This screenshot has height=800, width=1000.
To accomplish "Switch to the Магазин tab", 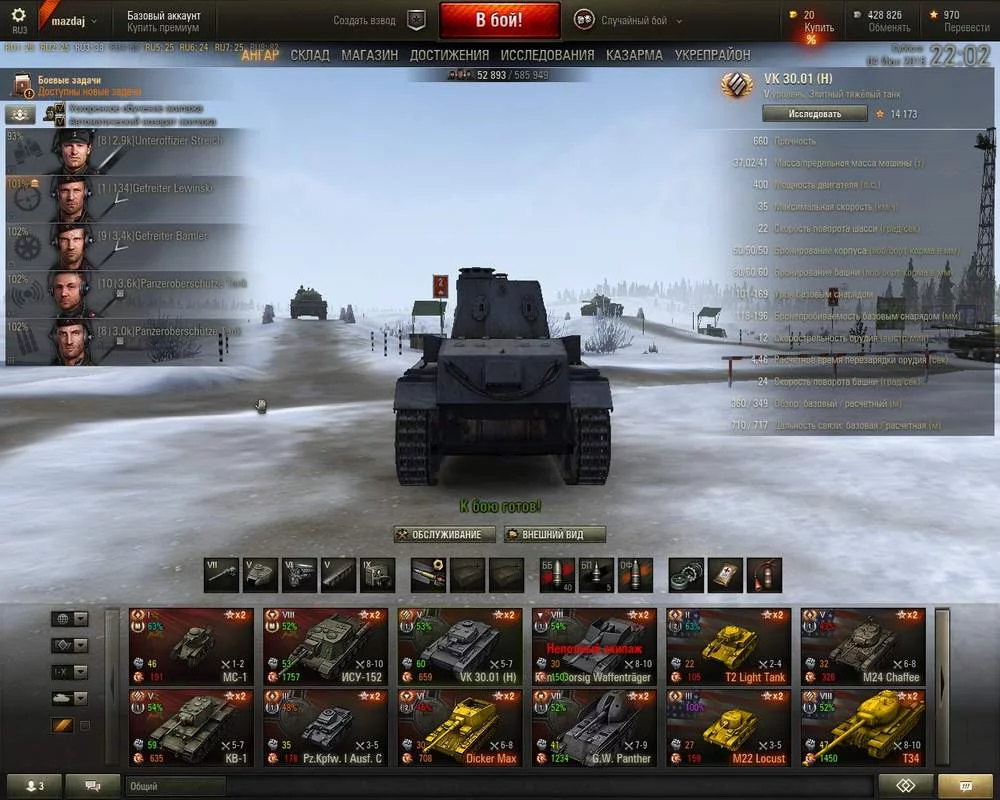I will tap(369, 55).
